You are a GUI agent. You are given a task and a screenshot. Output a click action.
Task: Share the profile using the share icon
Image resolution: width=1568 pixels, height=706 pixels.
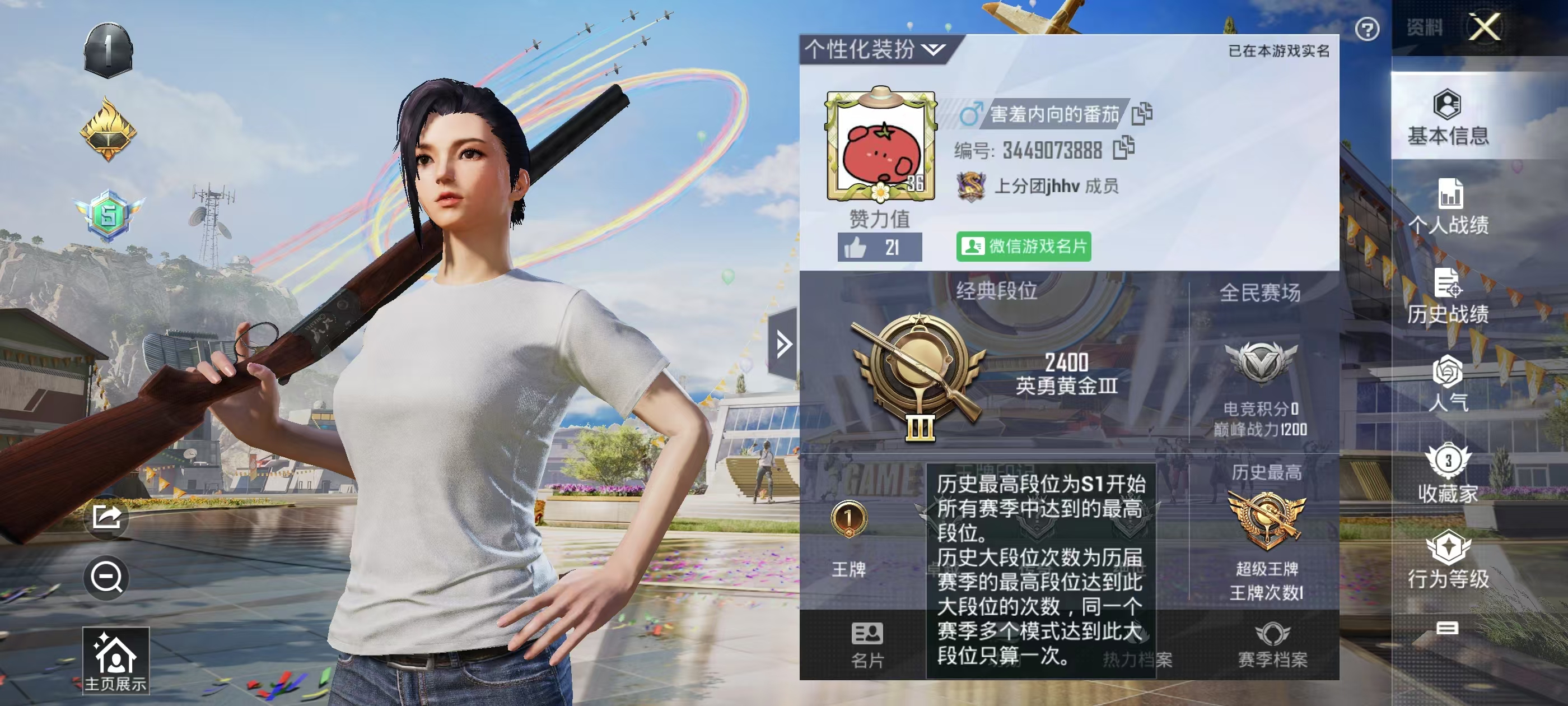tap(106, 518)
